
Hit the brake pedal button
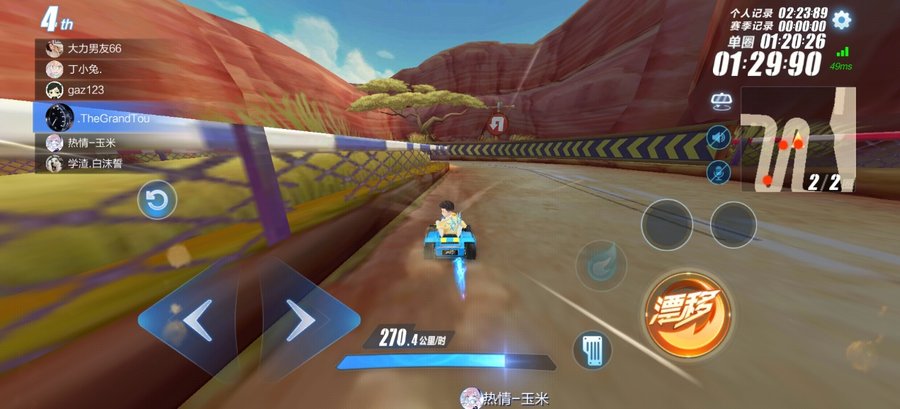point(590,351)
